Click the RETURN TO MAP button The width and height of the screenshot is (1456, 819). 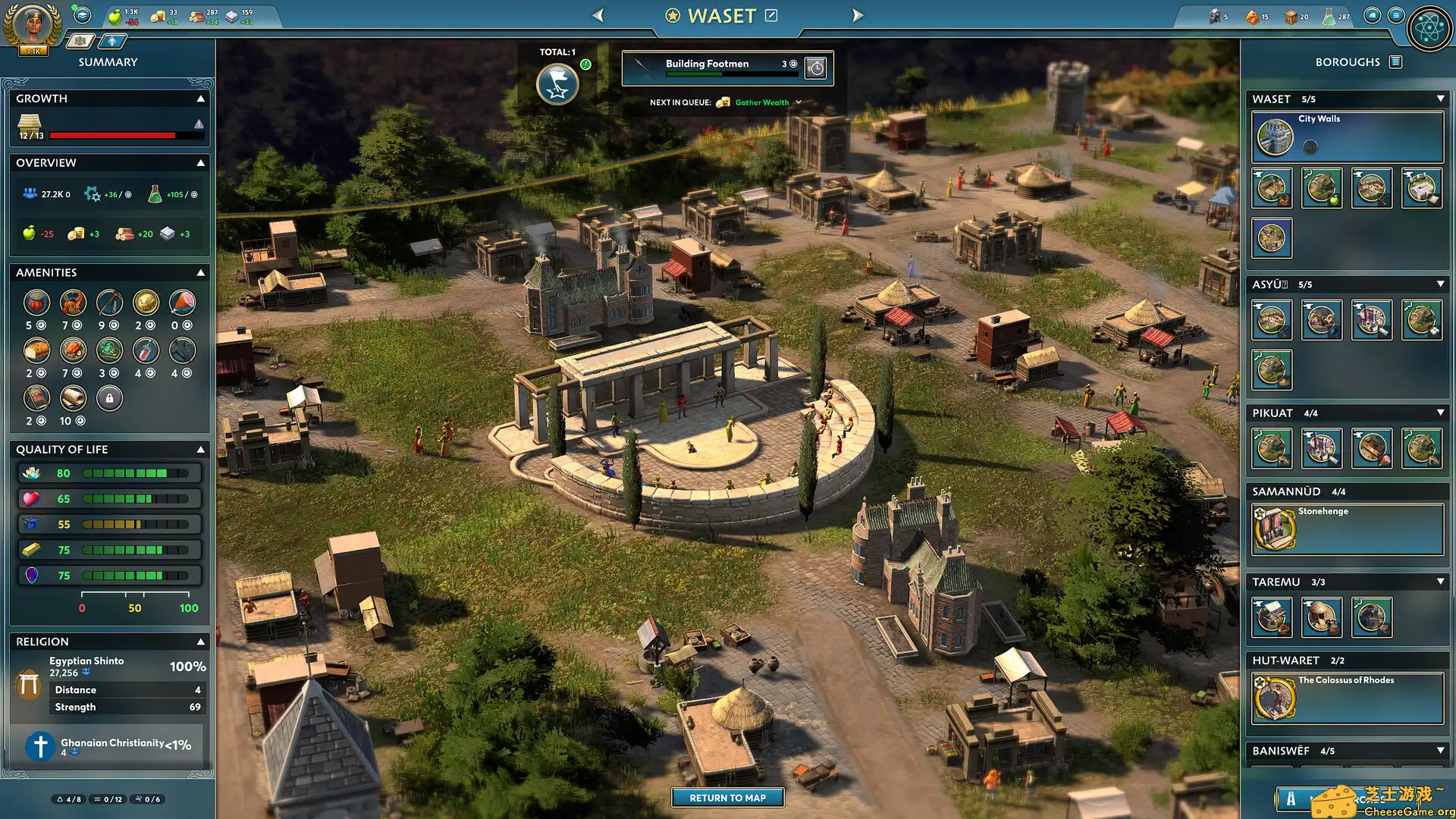point(727,798)
